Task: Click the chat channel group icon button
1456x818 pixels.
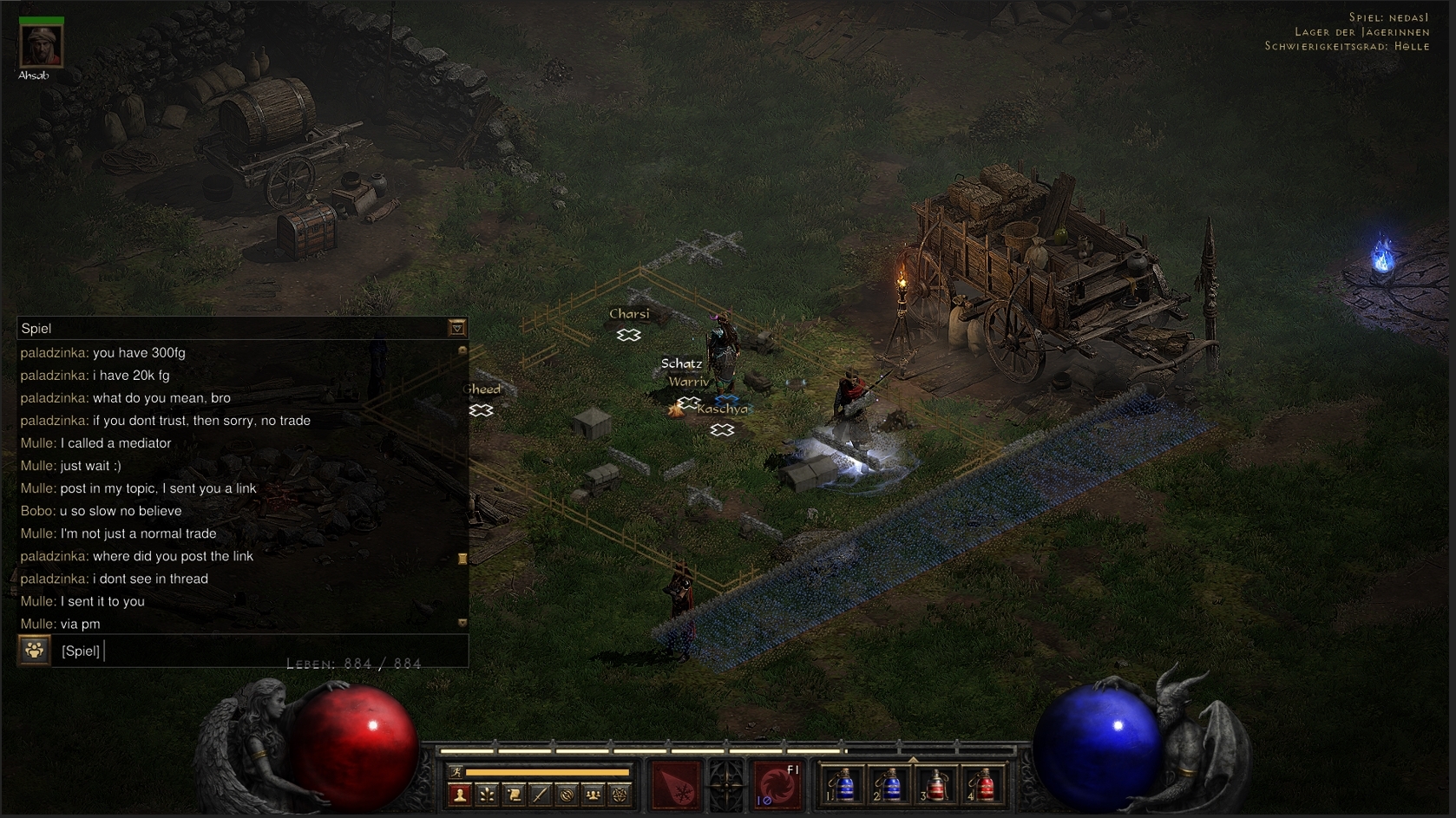Action: pos(35,650)
